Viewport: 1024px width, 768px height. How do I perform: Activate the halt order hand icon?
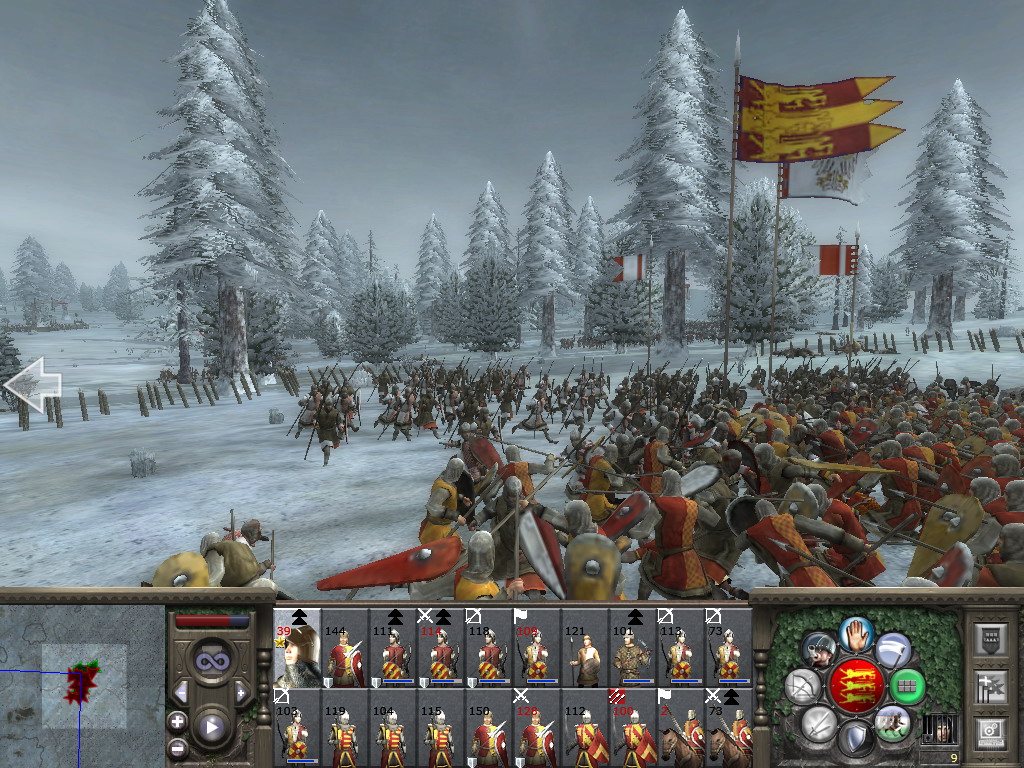857,631
